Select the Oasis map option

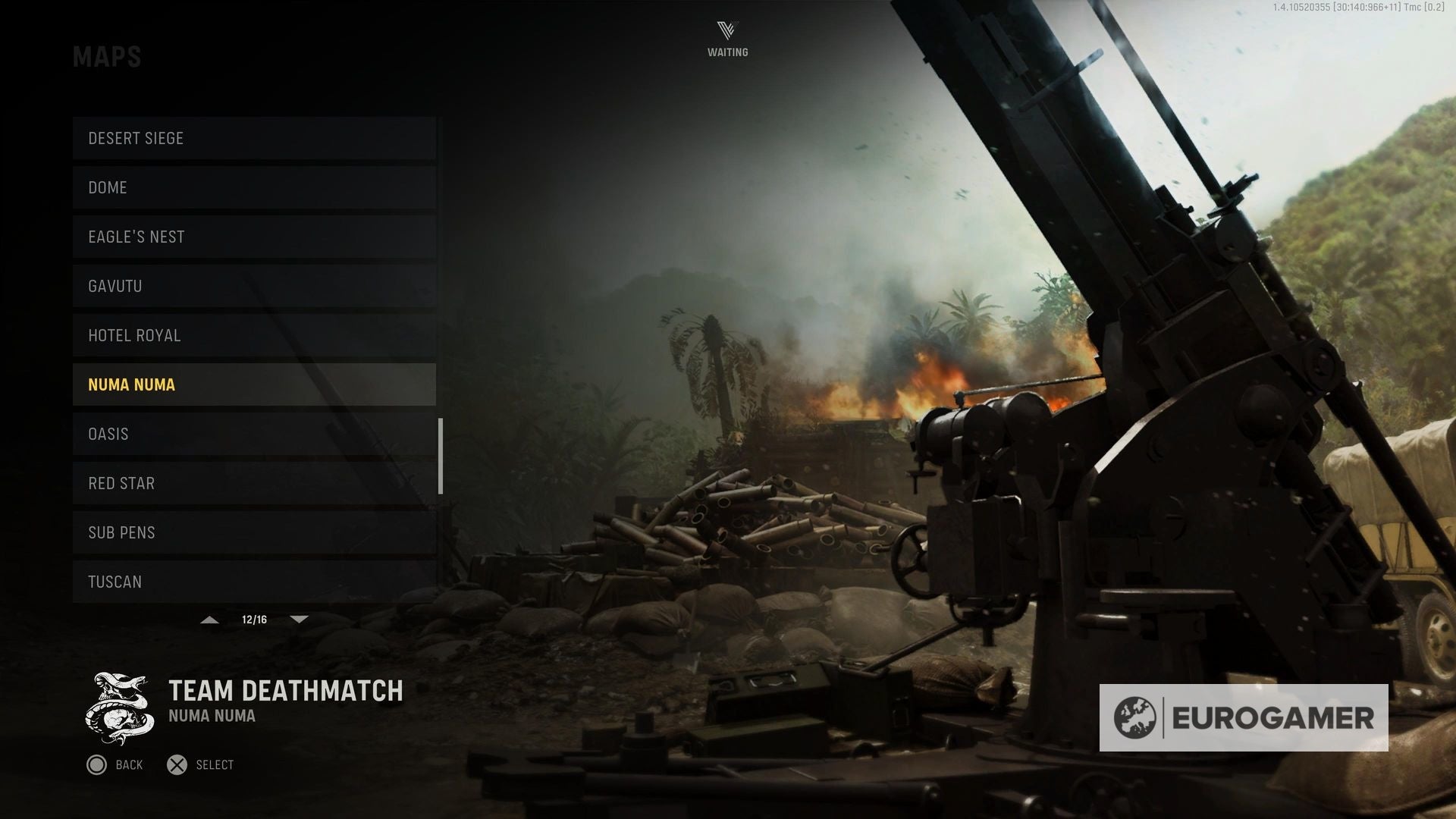(254, 434)
